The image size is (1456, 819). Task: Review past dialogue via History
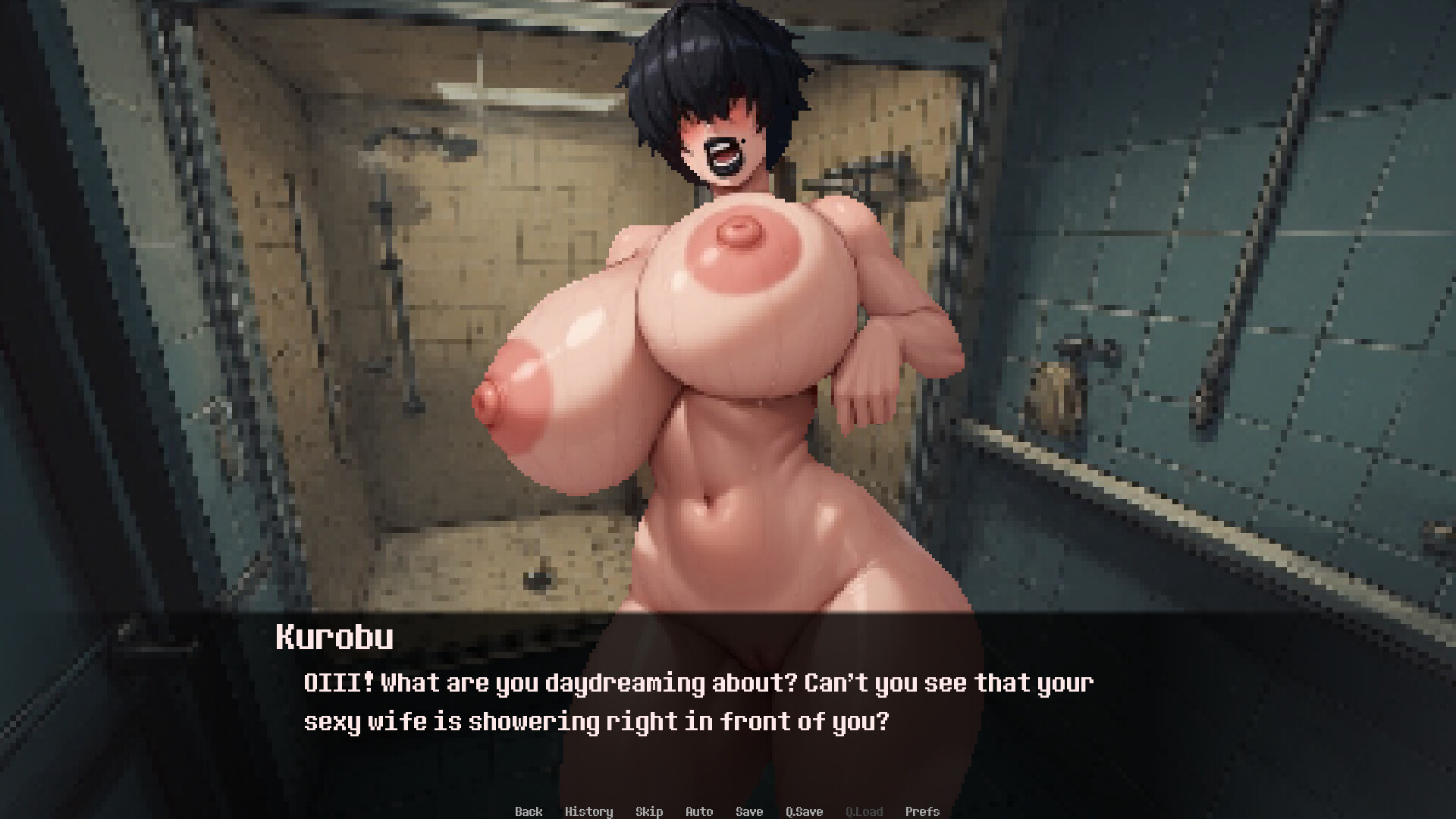tap(590, 811)
